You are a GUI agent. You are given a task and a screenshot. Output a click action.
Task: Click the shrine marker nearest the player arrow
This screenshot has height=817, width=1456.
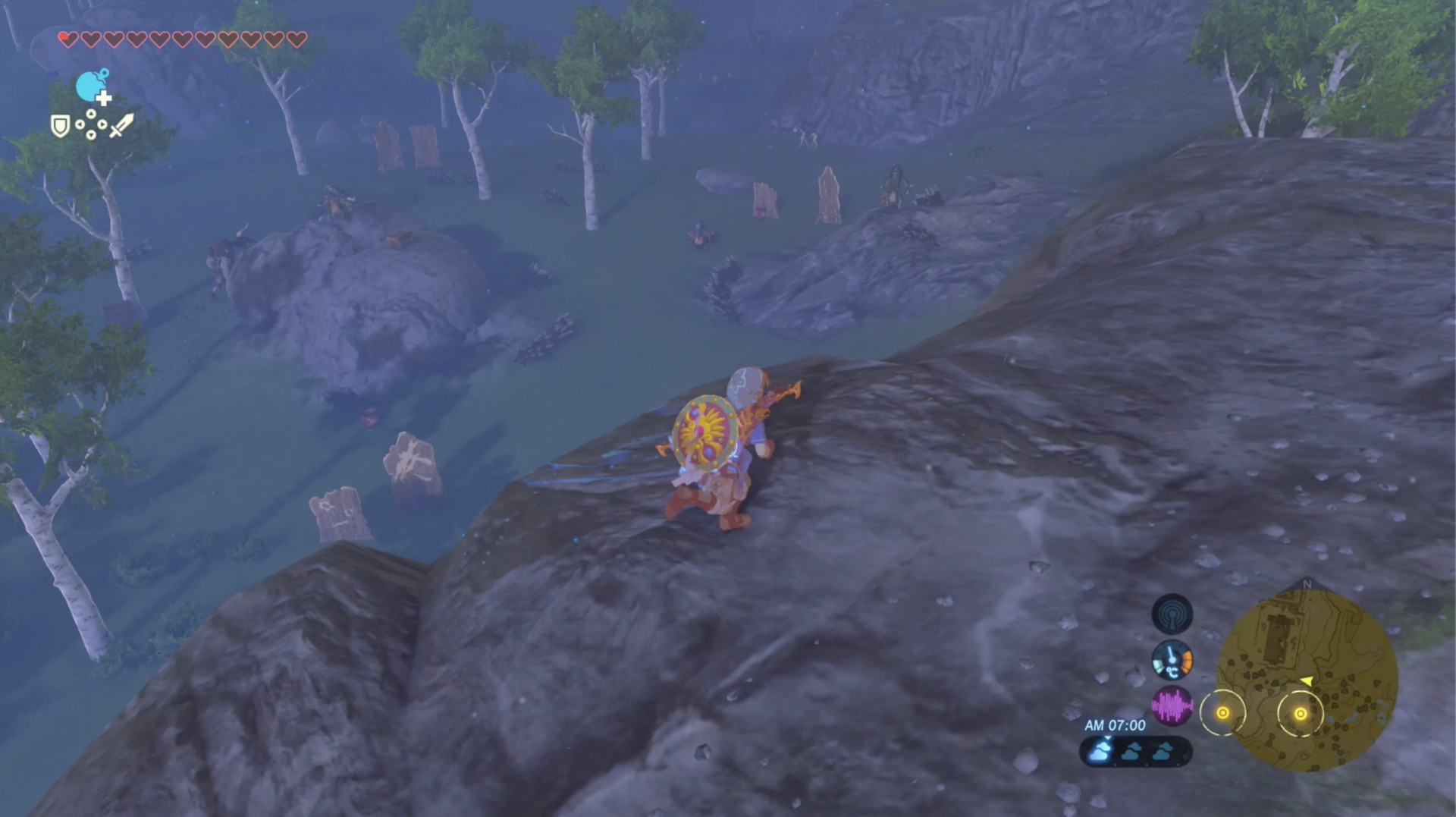1300,713
